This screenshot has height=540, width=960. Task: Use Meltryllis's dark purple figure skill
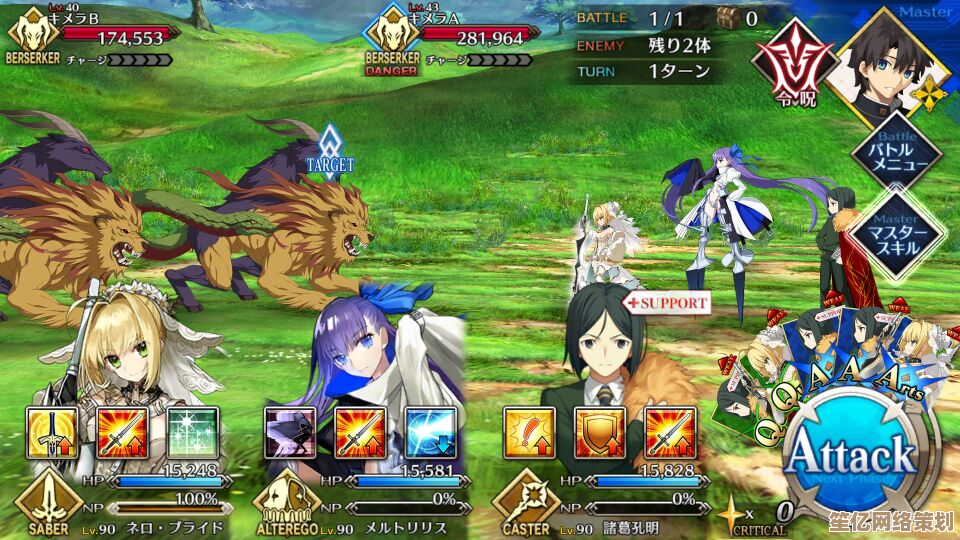[x=289, y=432]
